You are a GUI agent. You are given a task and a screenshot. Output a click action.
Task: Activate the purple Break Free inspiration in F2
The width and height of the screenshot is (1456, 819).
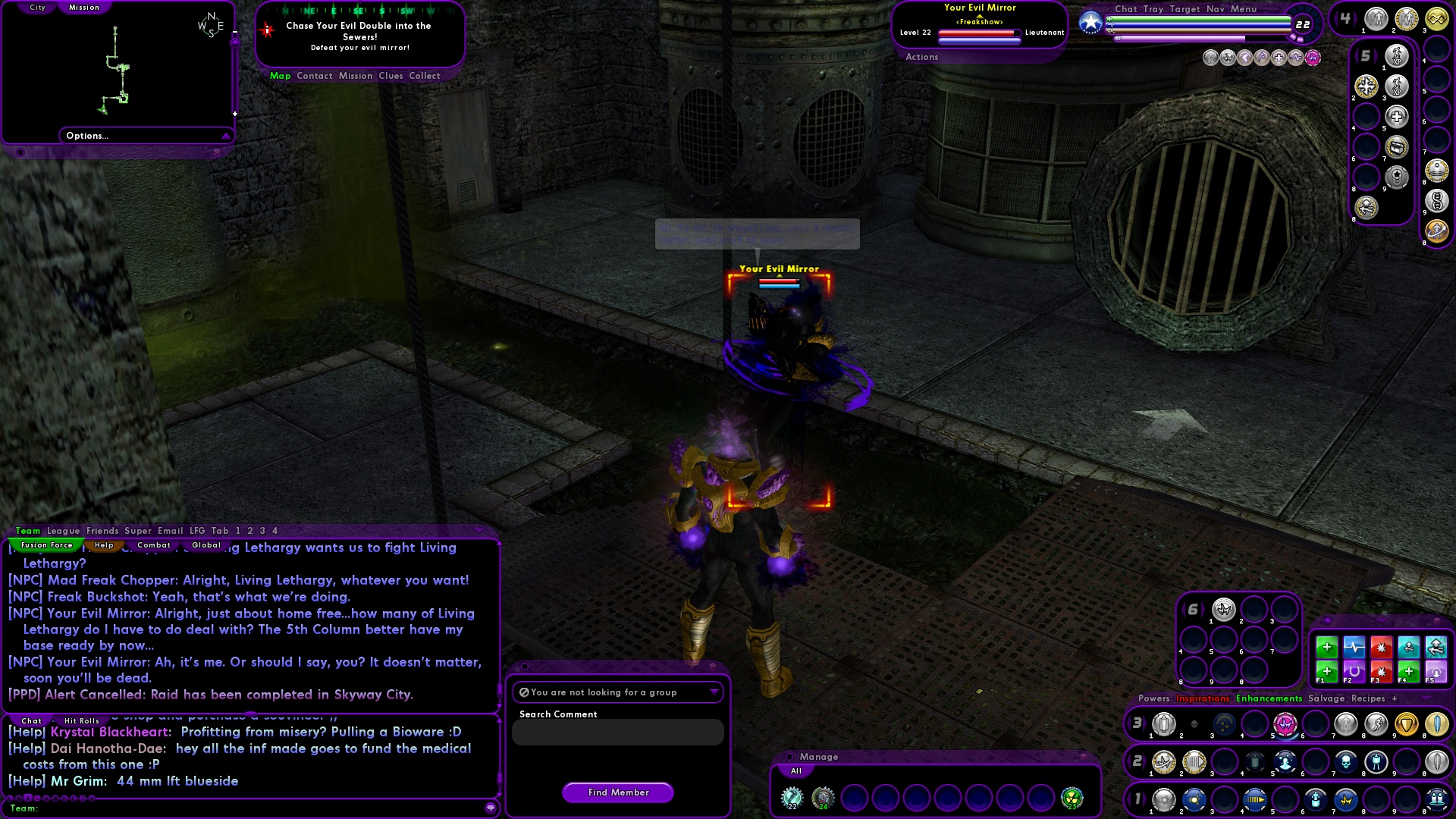[1354, 673]
